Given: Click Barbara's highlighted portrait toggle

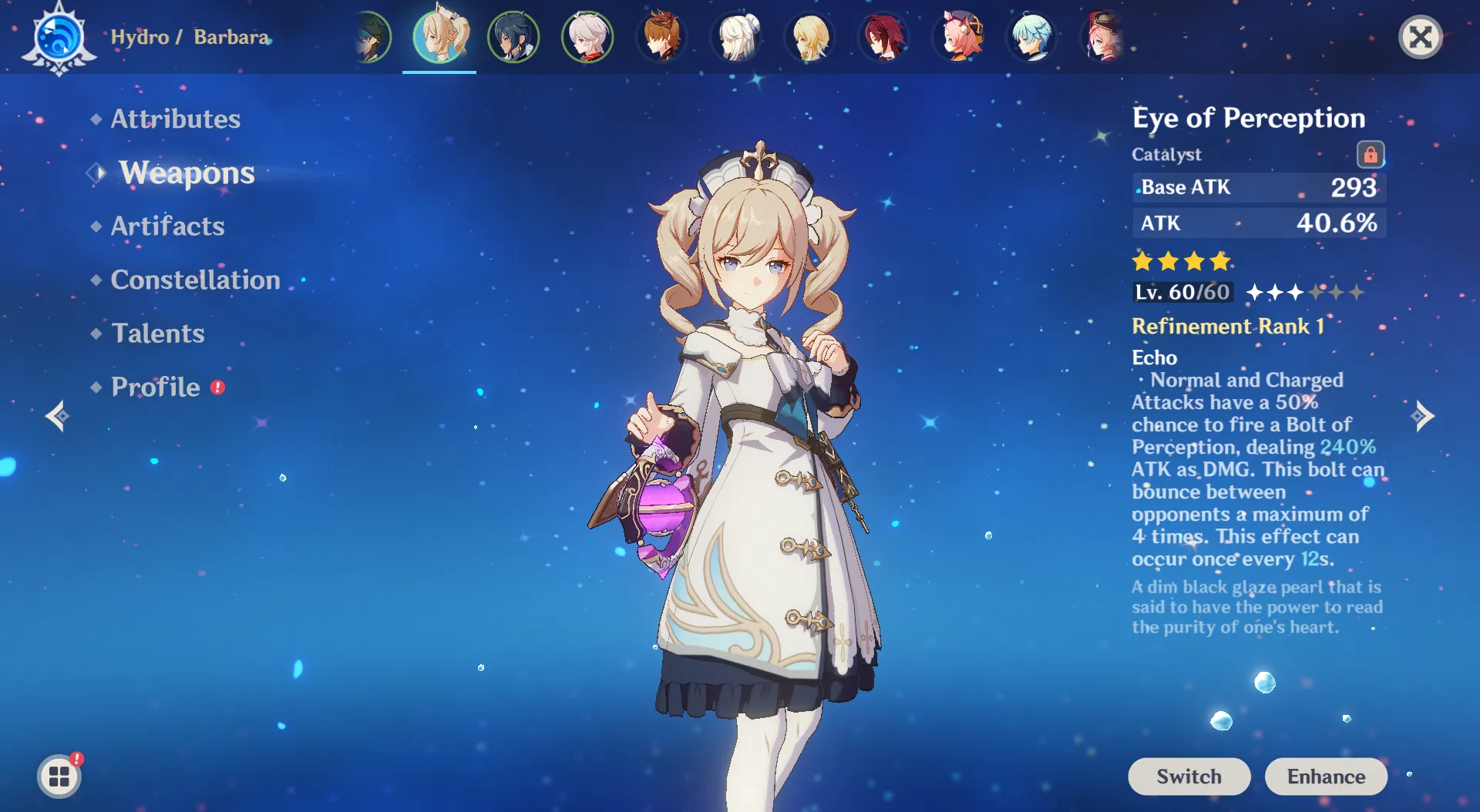Looking at the screenshot, I should tap(439, 35).
